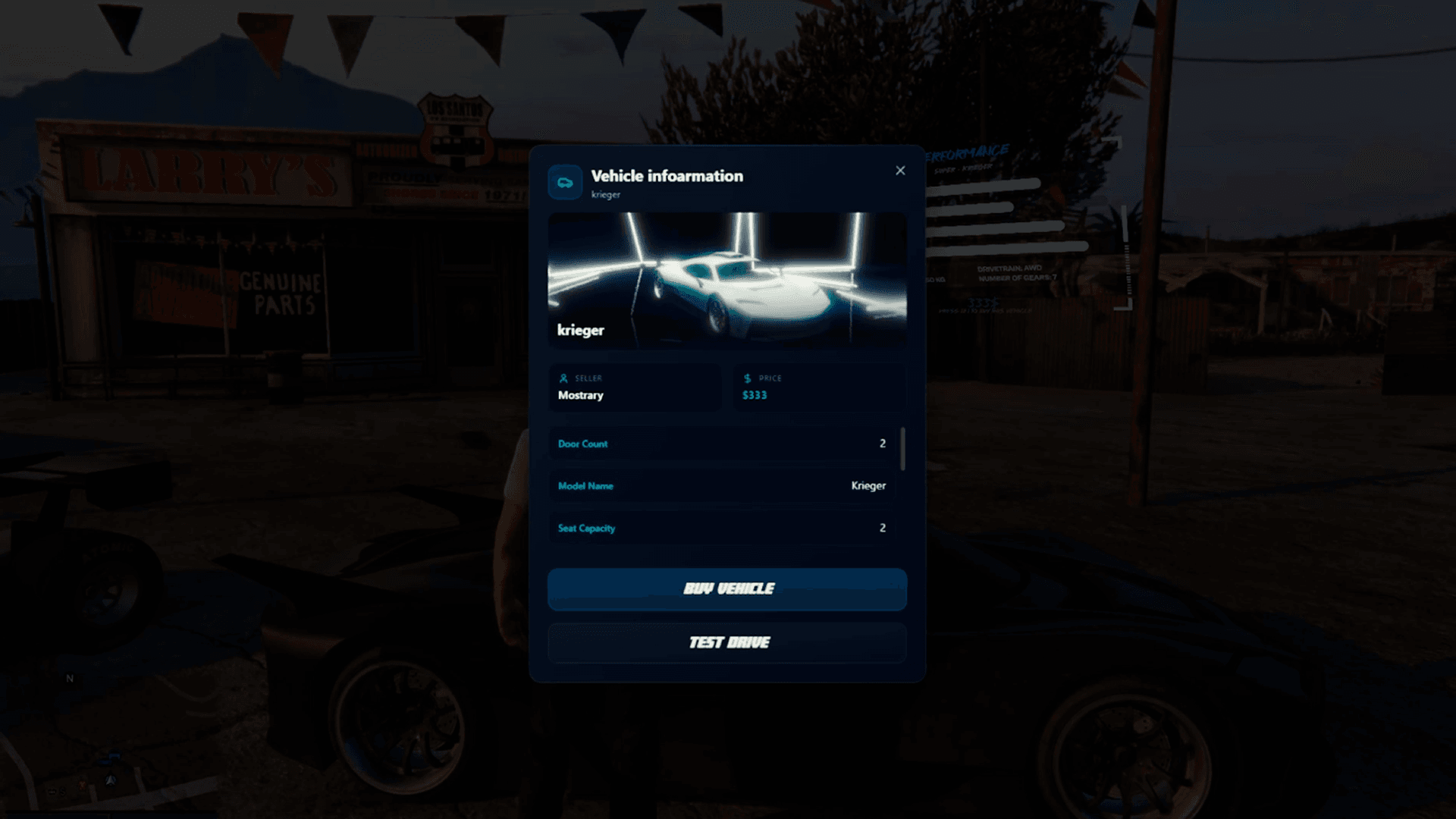This screenshot has height=819, width=1456.
Task: Select the Krieger vehicle preview image
Action: [728, 281]
